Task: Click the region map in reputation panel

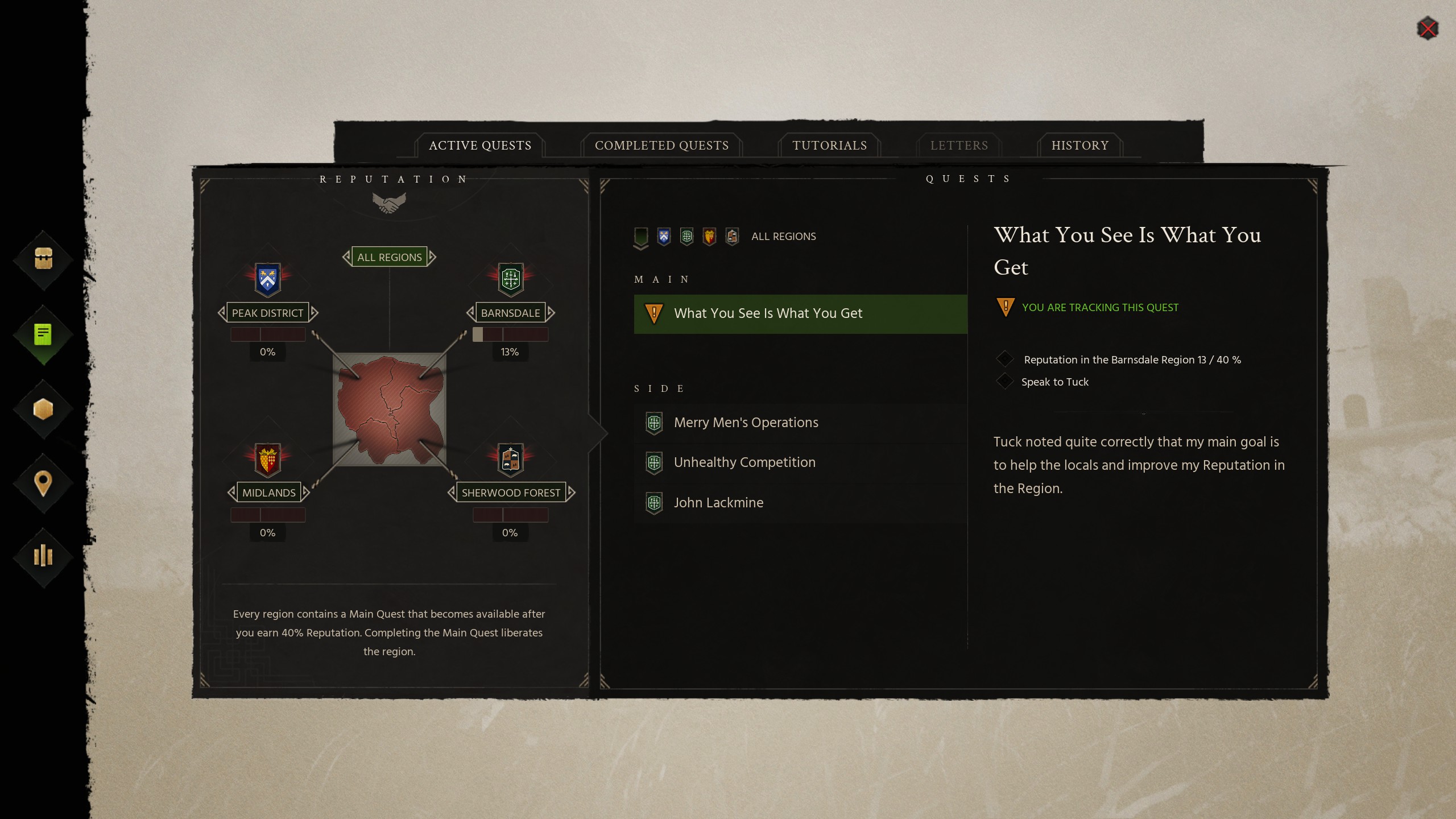Action: tap(390, 409)
